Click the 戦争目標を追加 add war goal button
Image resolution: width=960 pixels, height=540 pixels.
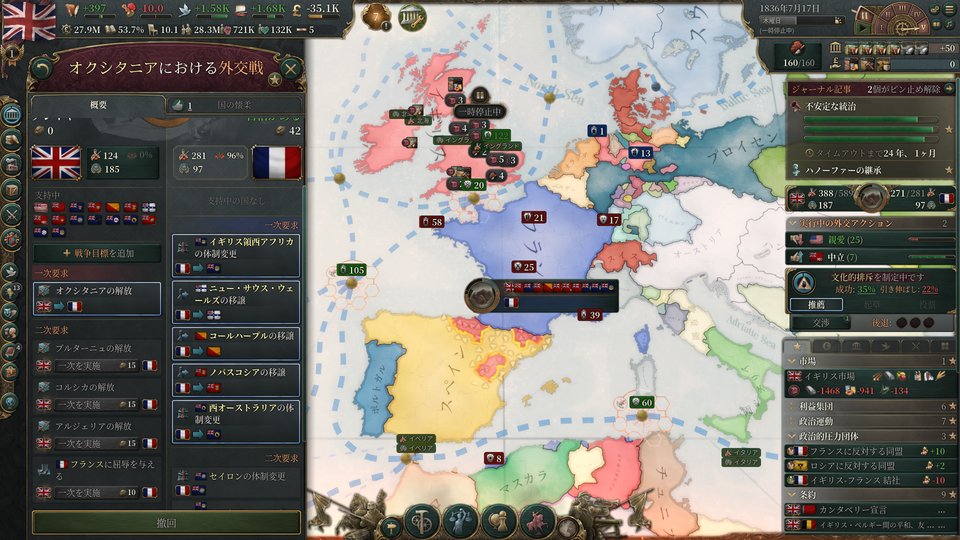tap(97, 254)
